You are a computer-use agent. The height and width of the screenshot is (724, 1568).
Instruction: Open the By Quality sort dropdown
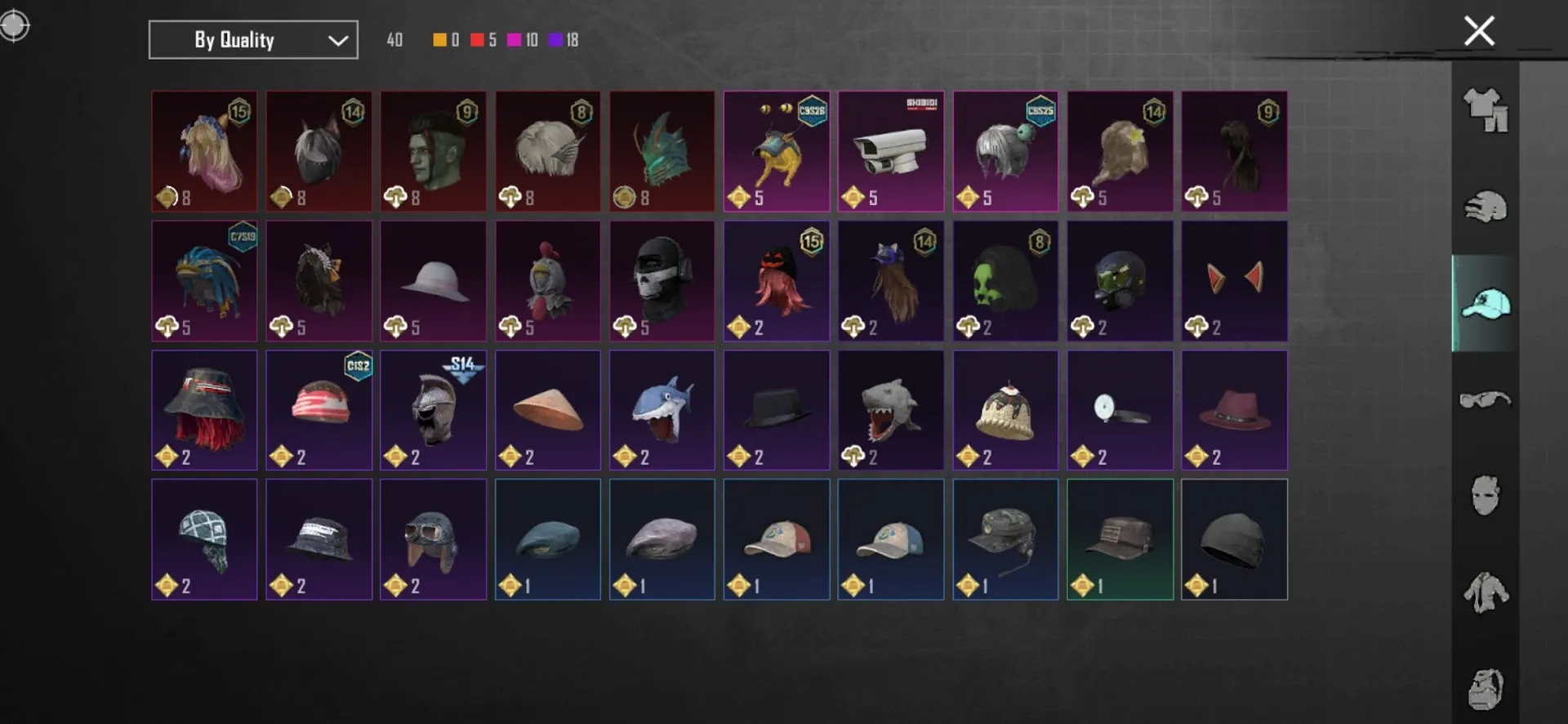tap(252, 39)
